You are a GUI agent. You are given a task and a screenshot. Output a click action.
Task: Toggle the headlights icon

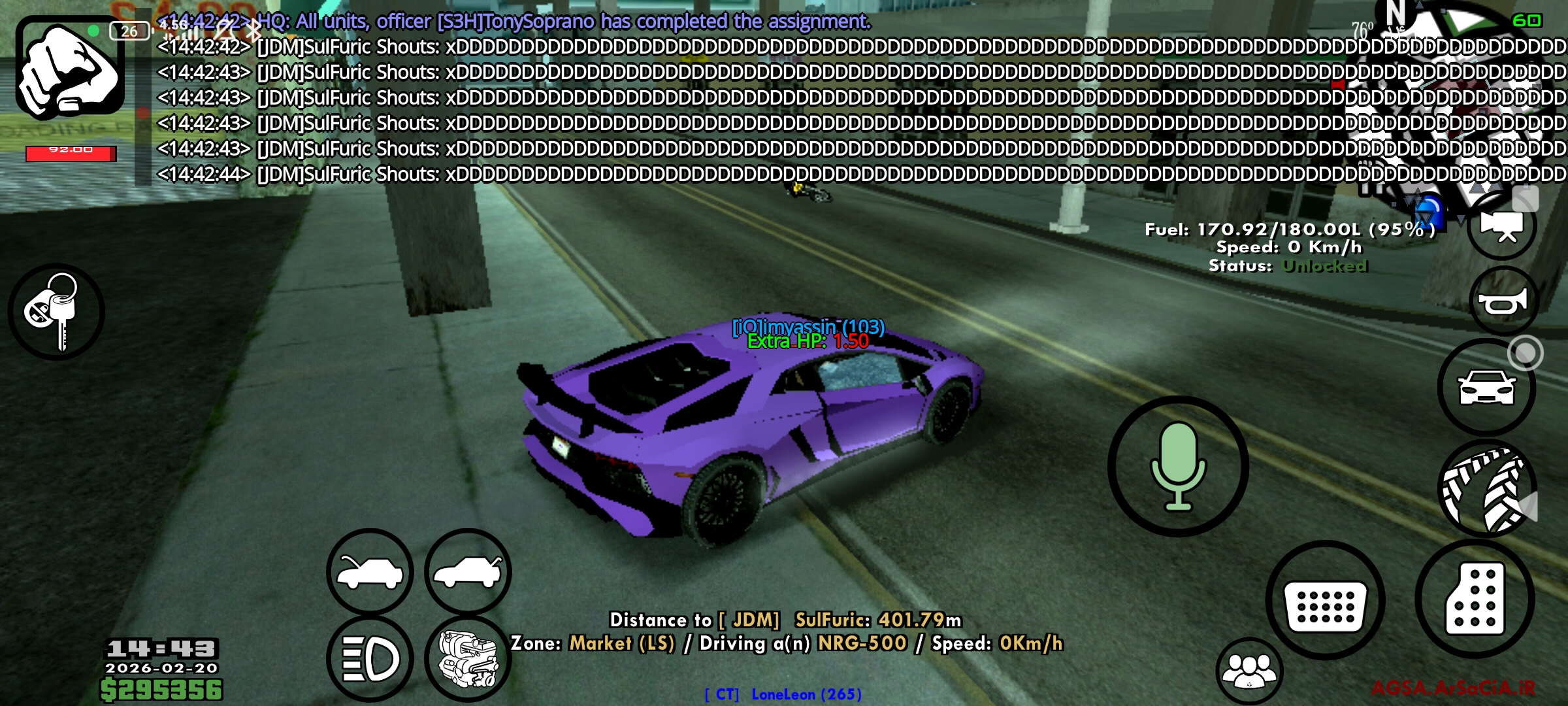pos(370,659)
